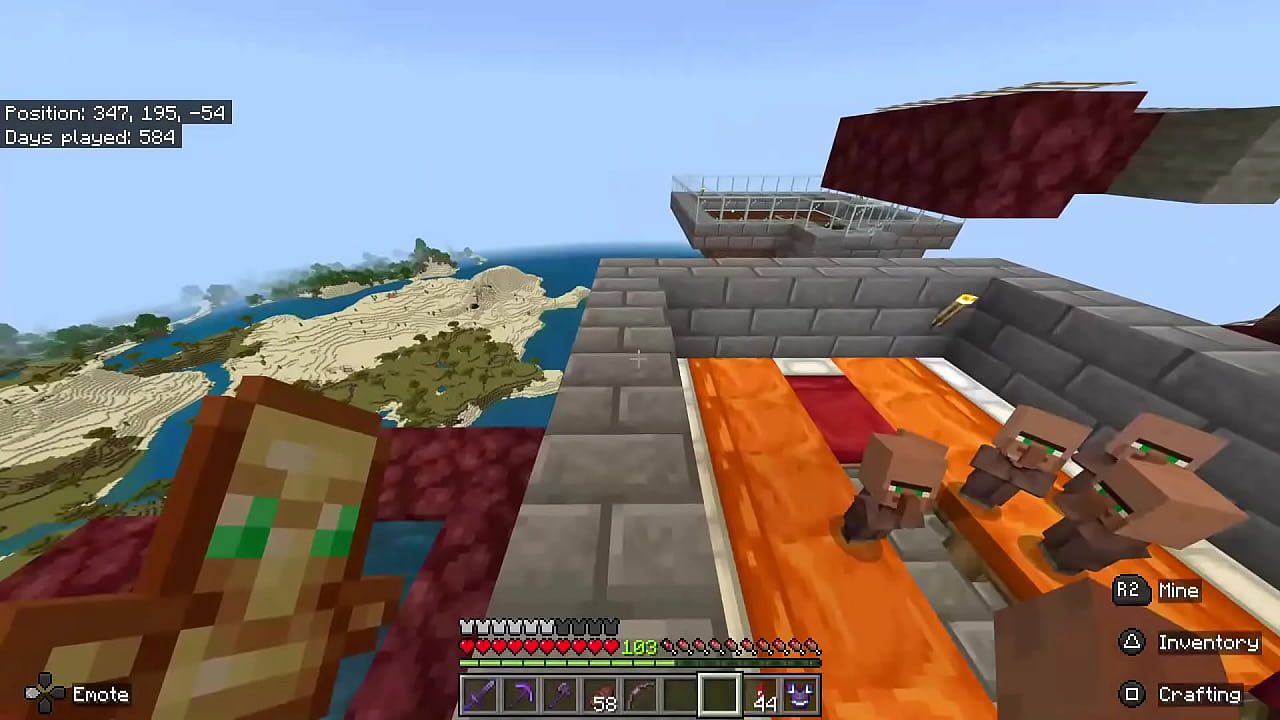
Task: Open the Inventory menu
Action: click(1209, 642)
